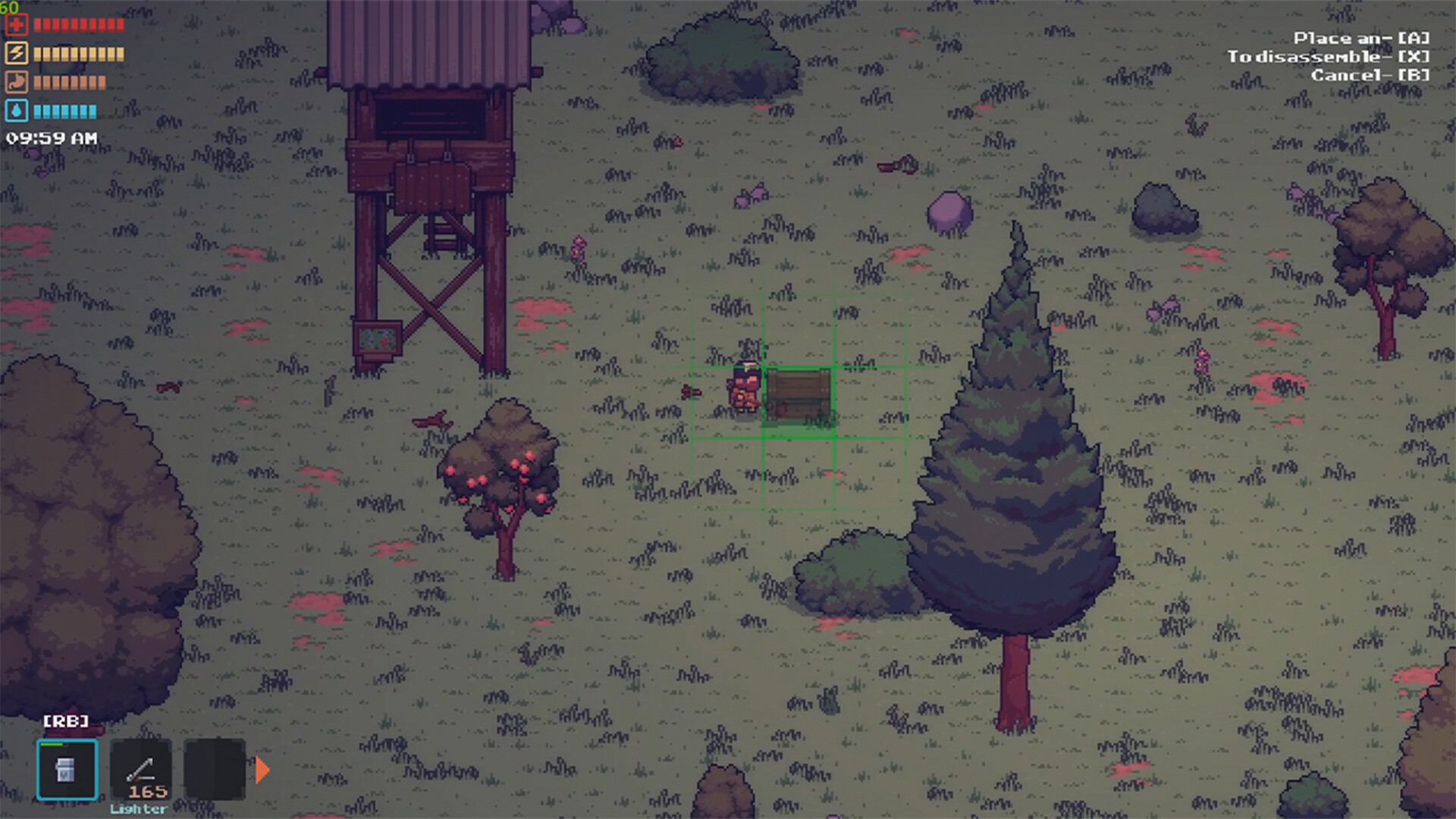Viewport: 1456px width, 819px height.
Task: Click the '165' Lighter count
Action: click(149, 791)
